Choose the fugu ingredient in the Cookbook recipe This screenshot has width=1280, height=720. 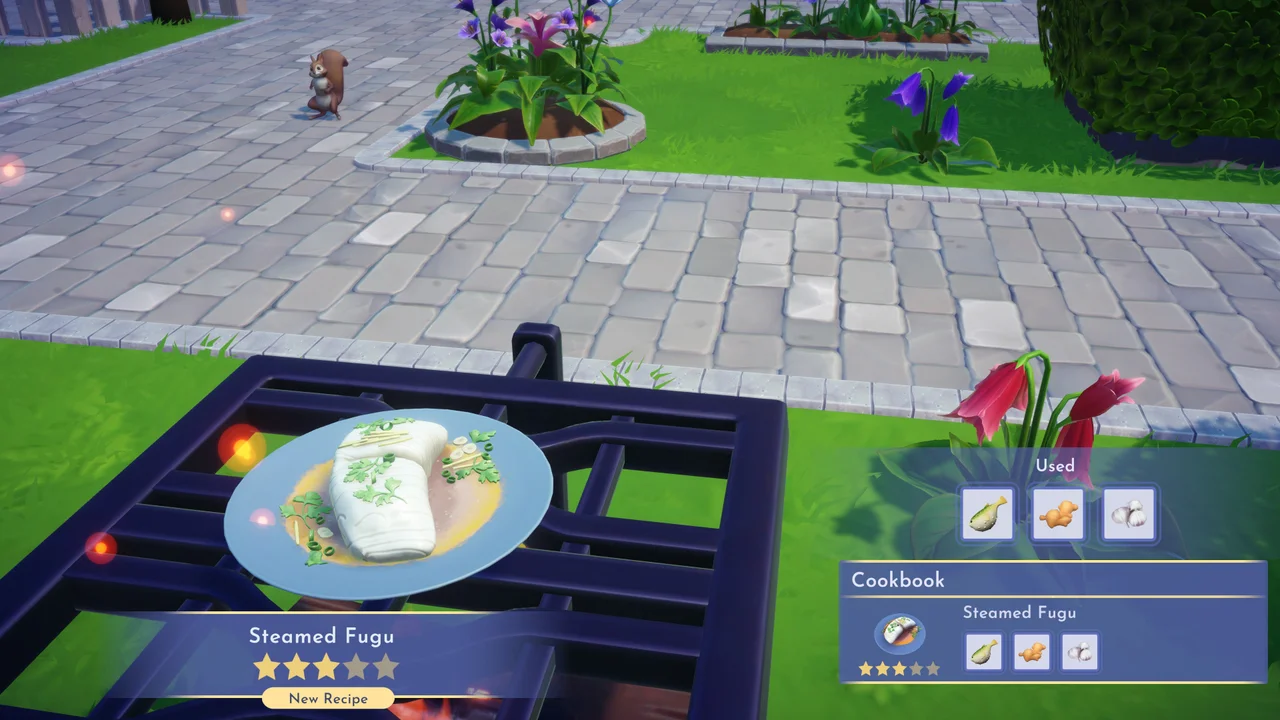pyautogui.click(x=984, y=651)
